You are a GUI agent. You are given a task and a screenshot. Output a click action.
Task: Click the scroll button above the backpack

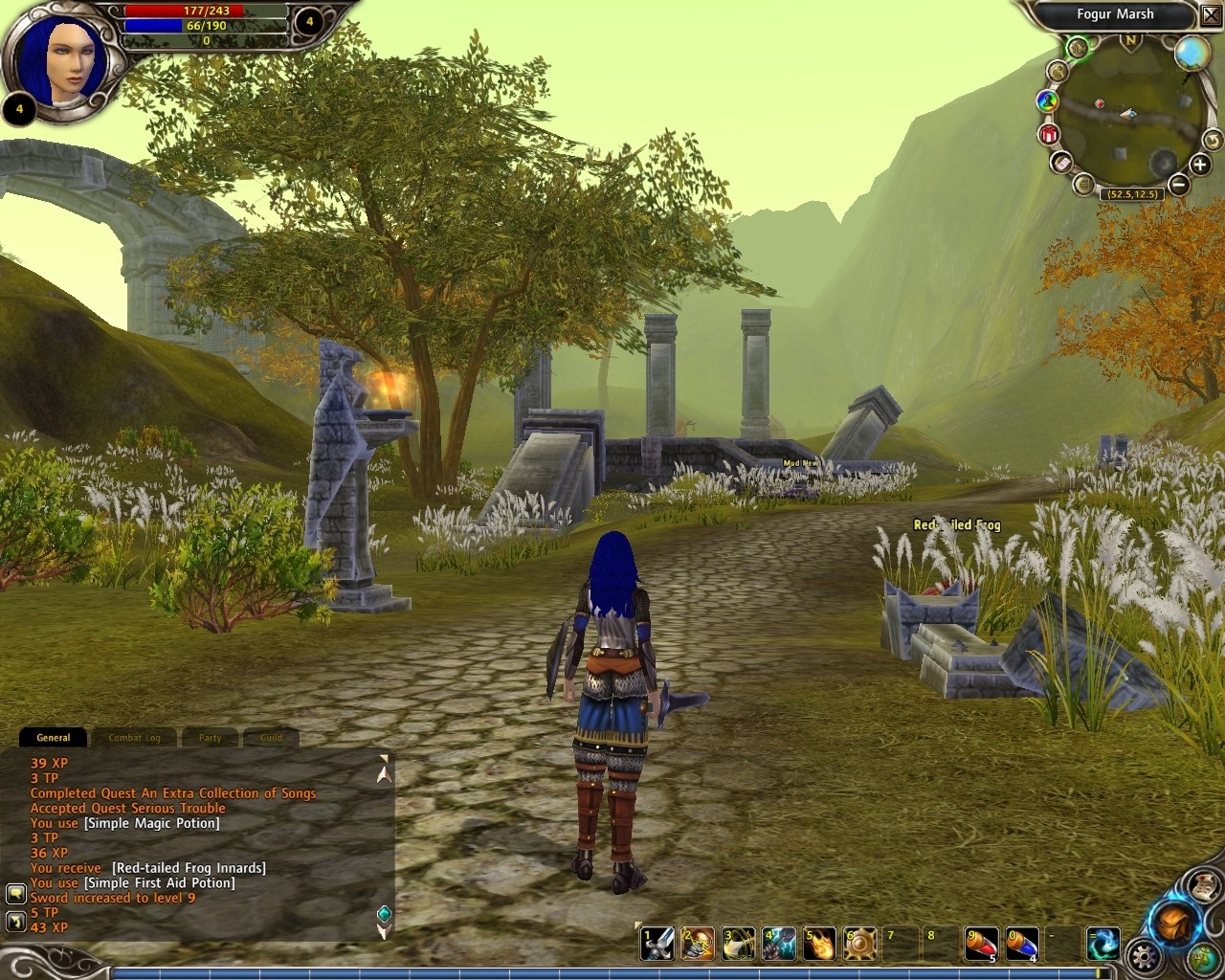pos(1202,886)
